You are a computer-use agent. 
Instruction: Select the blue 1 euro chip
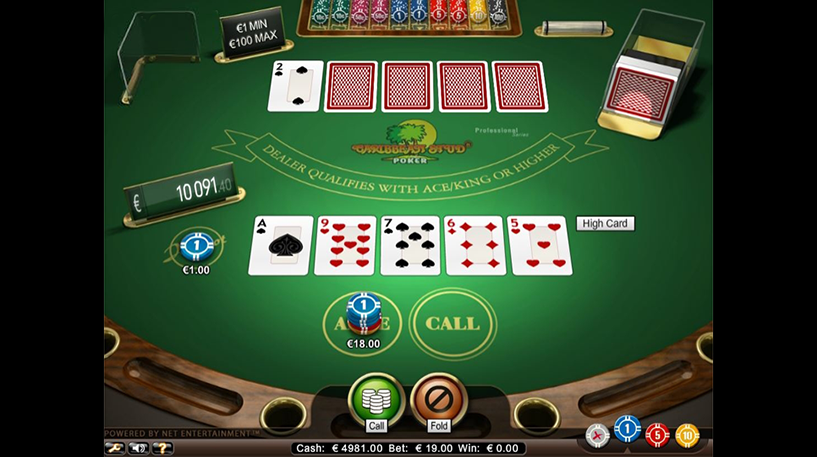[x=627, y=434]
